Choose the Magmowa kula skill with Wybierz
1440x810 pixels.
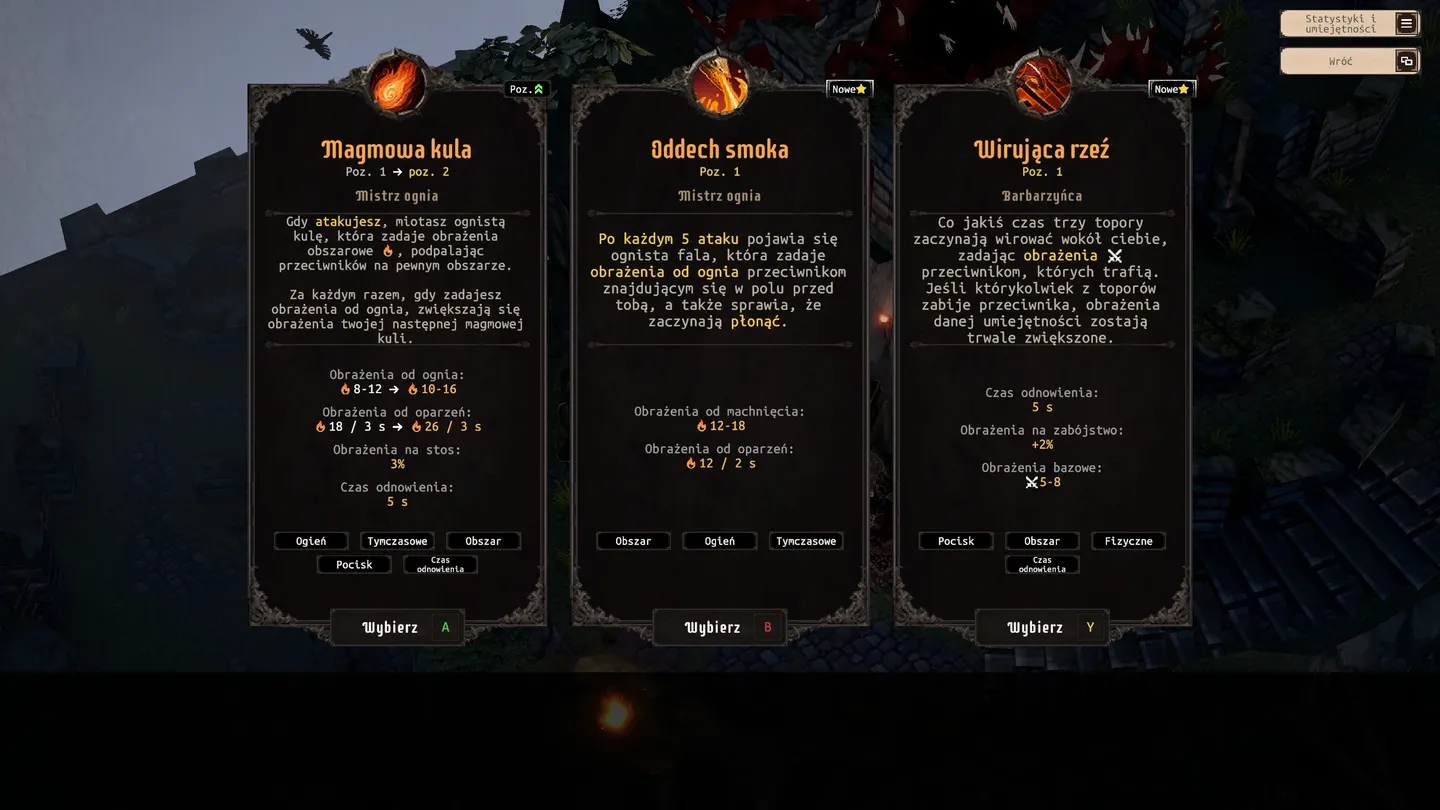tap(397, 628)
